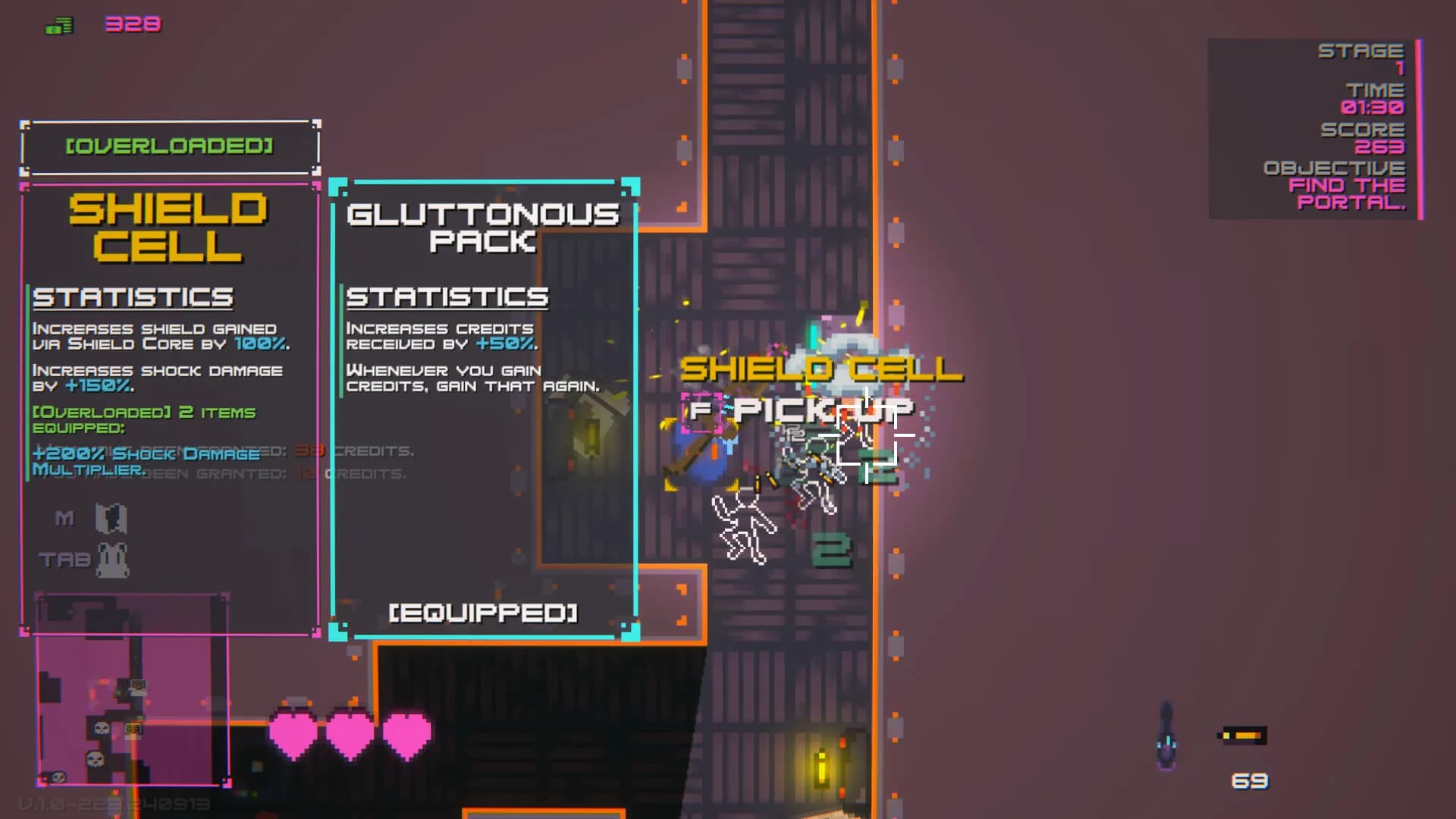1456x819 pixels.
Task: Click the green credits icon top-left
Action: (x=57, y=24)
